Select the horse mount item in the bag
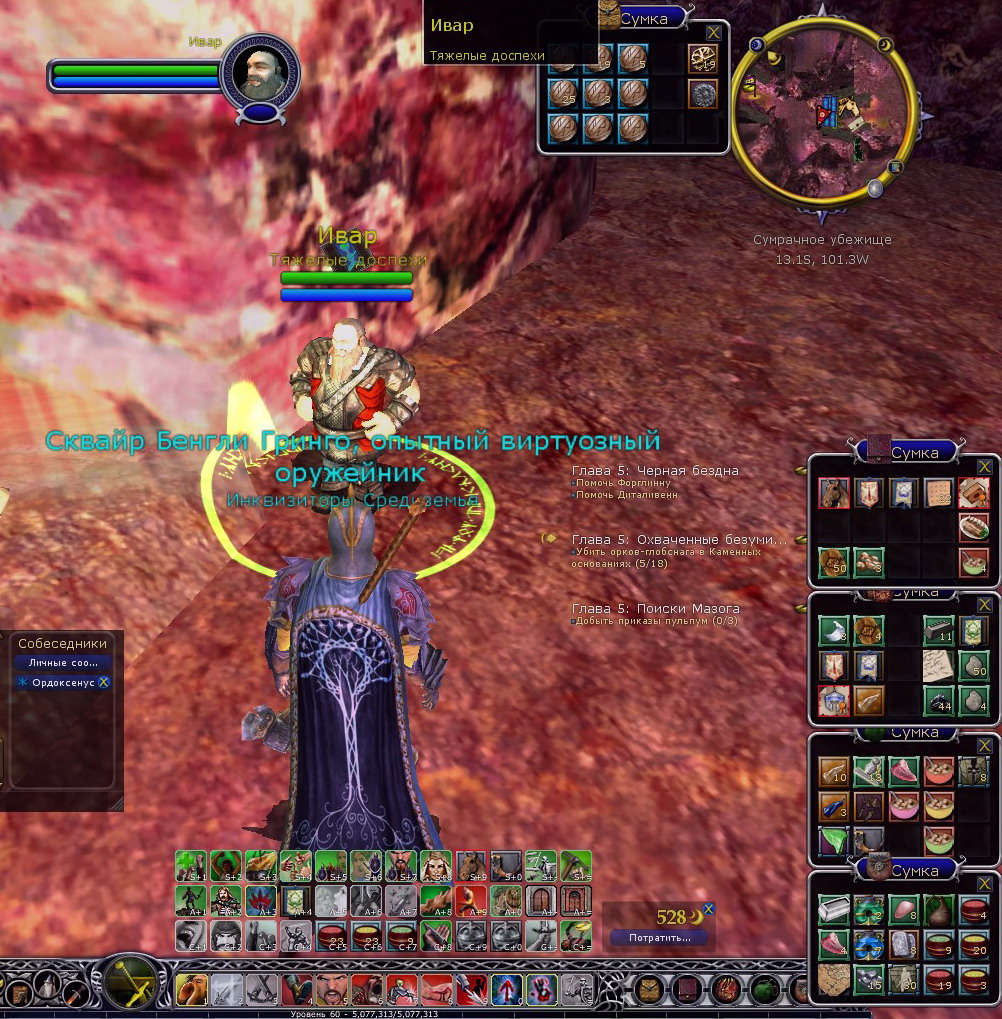 coord(833,493)
